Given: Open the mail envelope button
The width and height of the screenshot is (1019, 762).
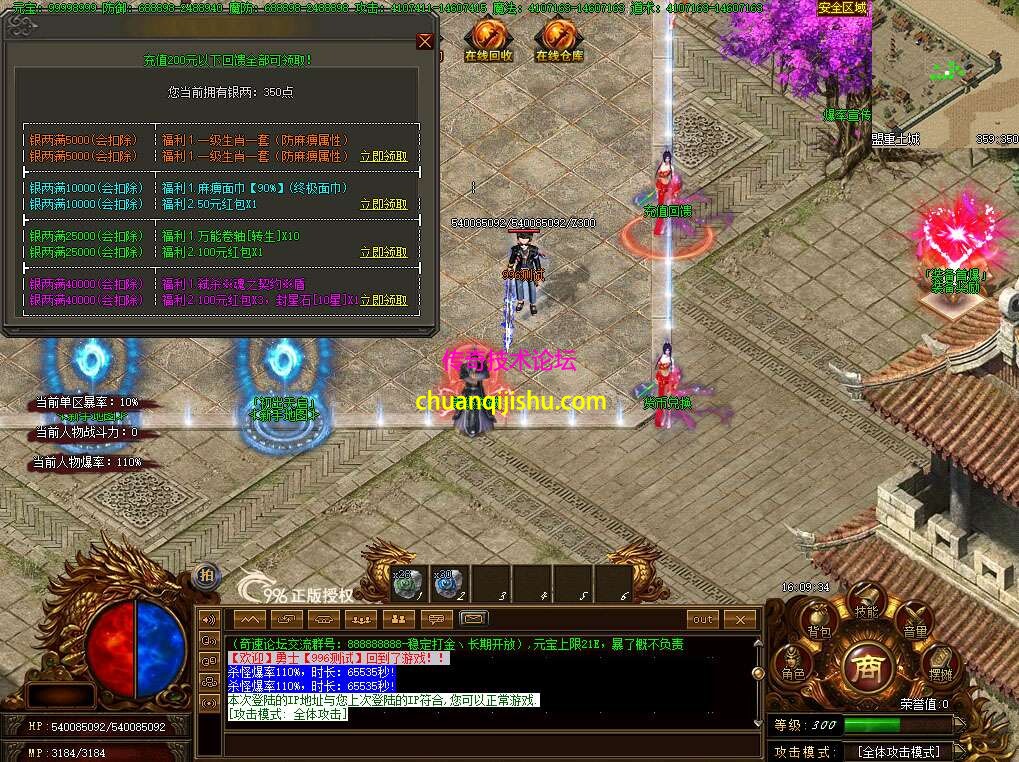Looking at the screenshot, I should click(473, 619).
